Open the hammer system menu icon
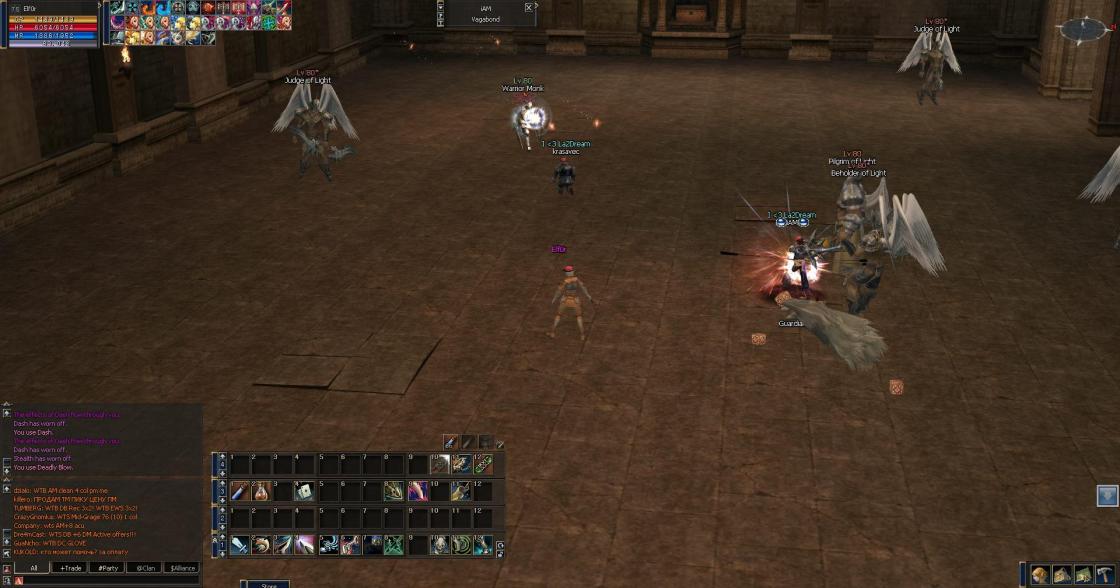Screen dimensions: 1120x588 pyautogui.click(x=1105, y=575)
